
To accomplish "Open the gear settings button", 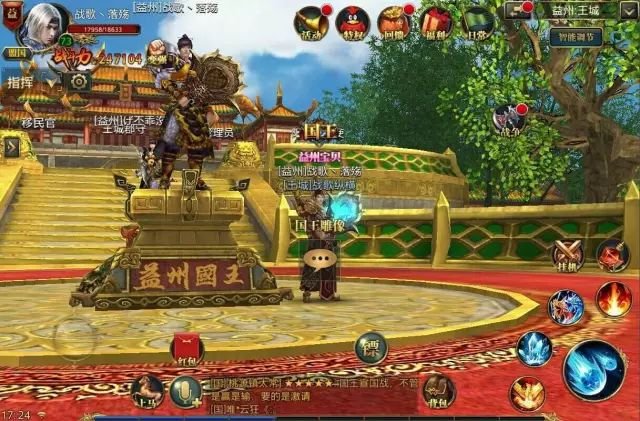I will (77, 81).
